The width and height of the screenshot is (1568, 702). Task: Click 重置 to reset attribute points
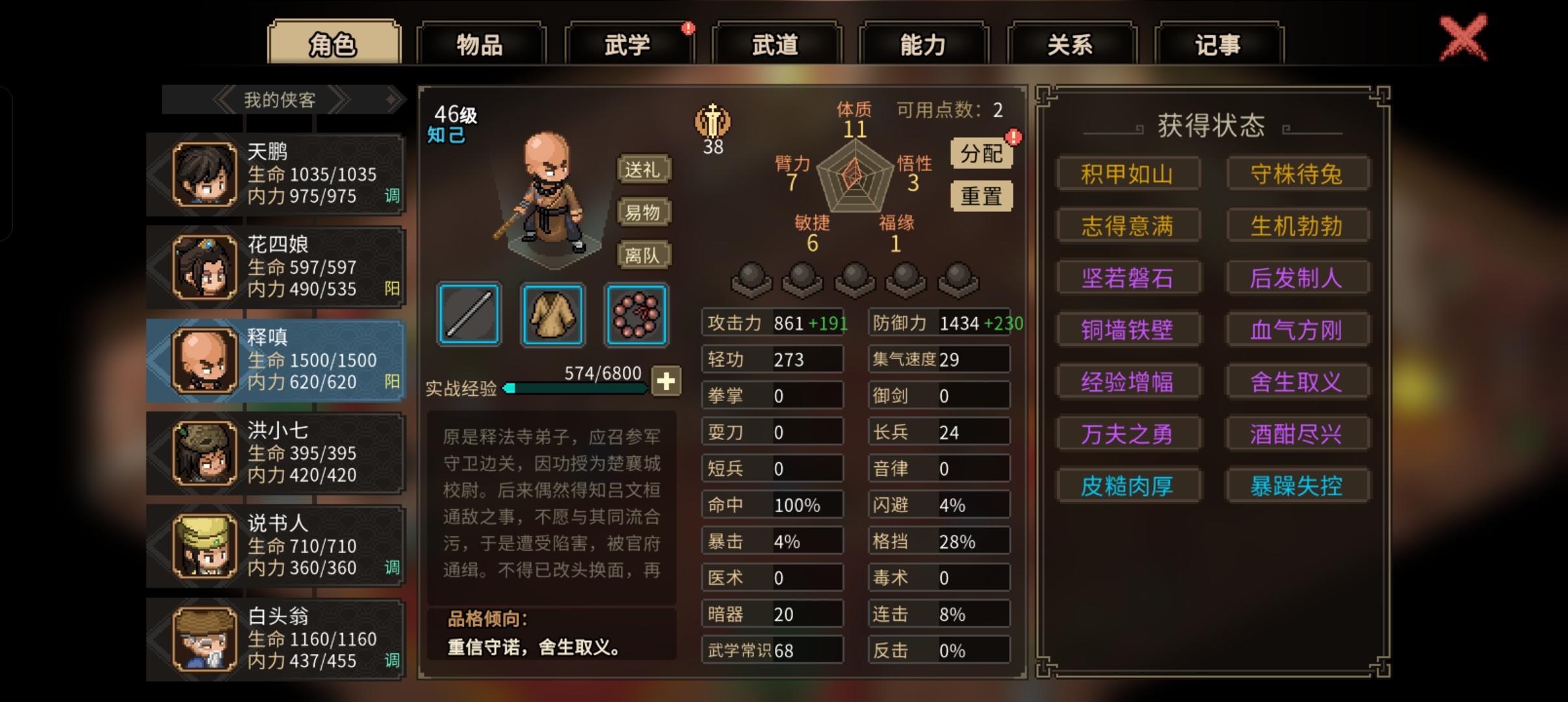[982, 195]
